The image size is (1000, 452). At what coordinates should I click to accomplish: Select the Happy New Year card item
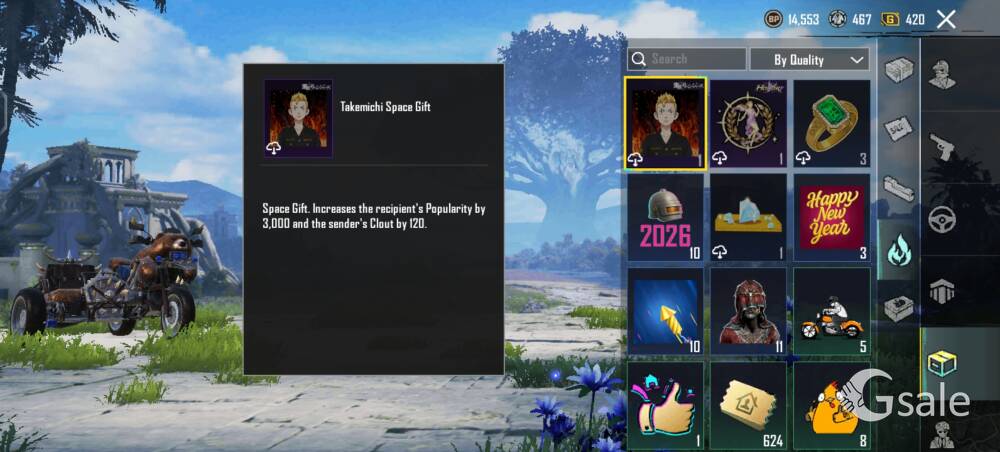(x=831, y=217)
